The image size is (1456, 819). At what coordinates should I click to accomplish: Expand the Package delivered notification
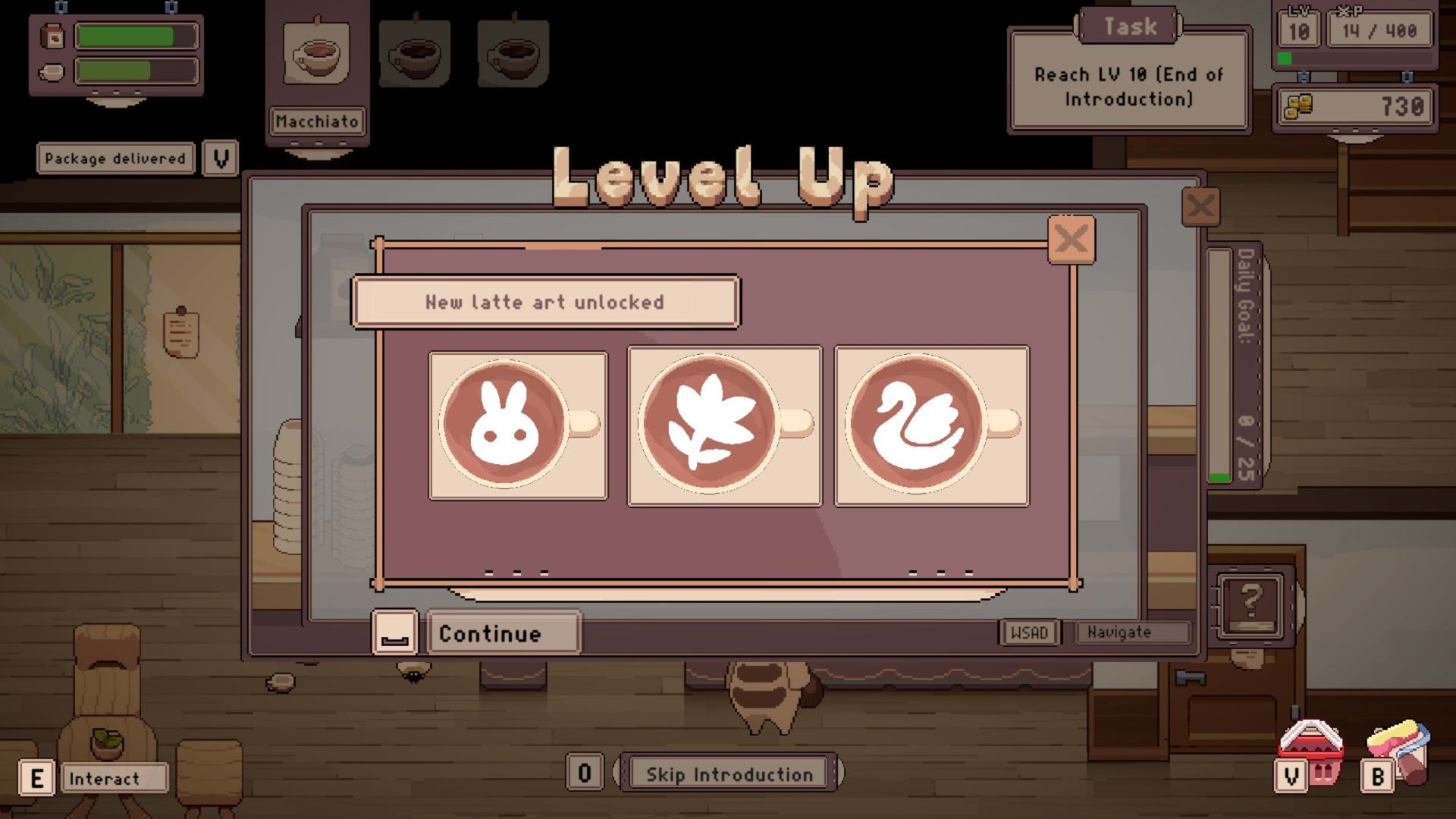[220, 158]
